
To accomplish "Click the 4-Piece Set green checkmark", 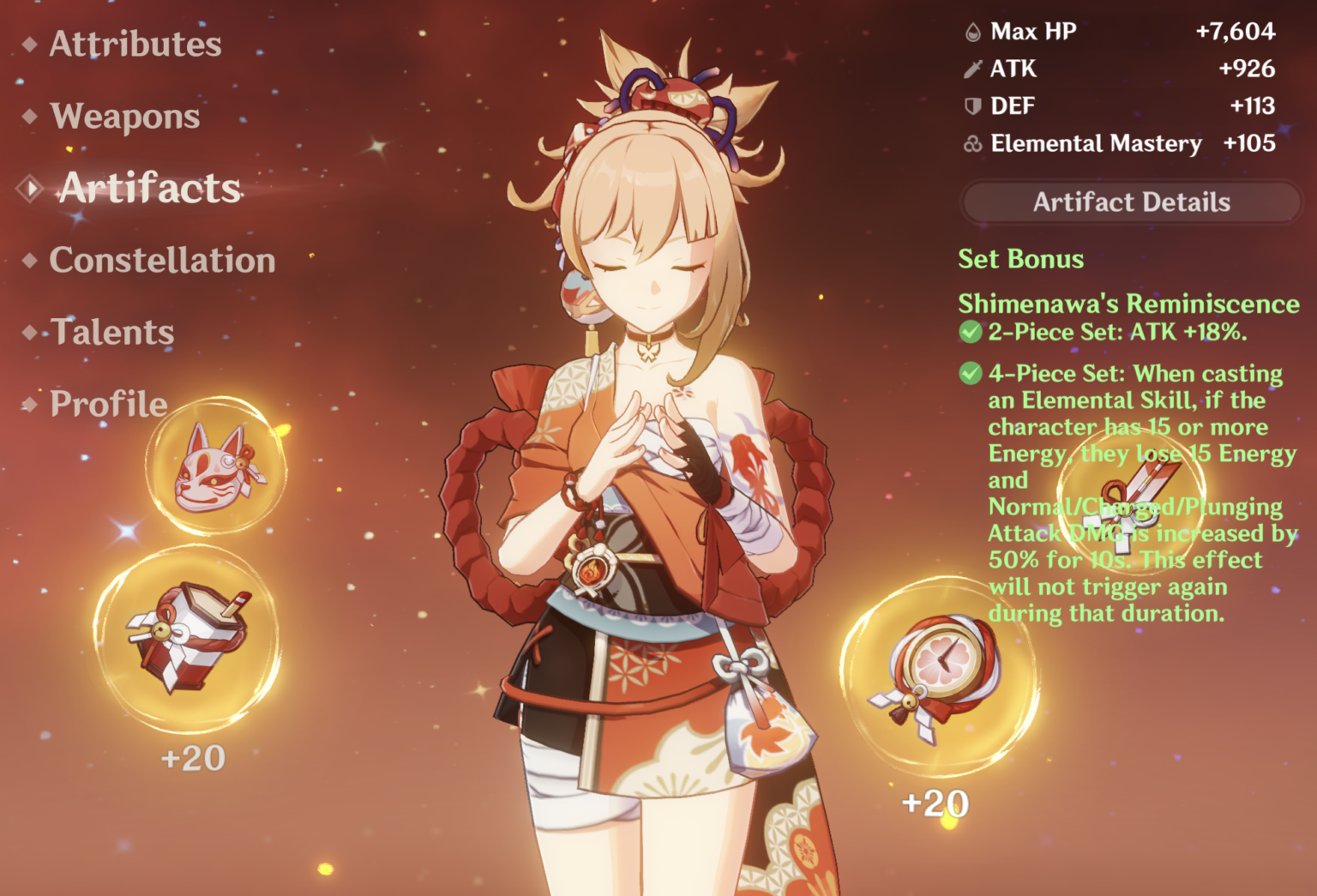I will 971,374.
